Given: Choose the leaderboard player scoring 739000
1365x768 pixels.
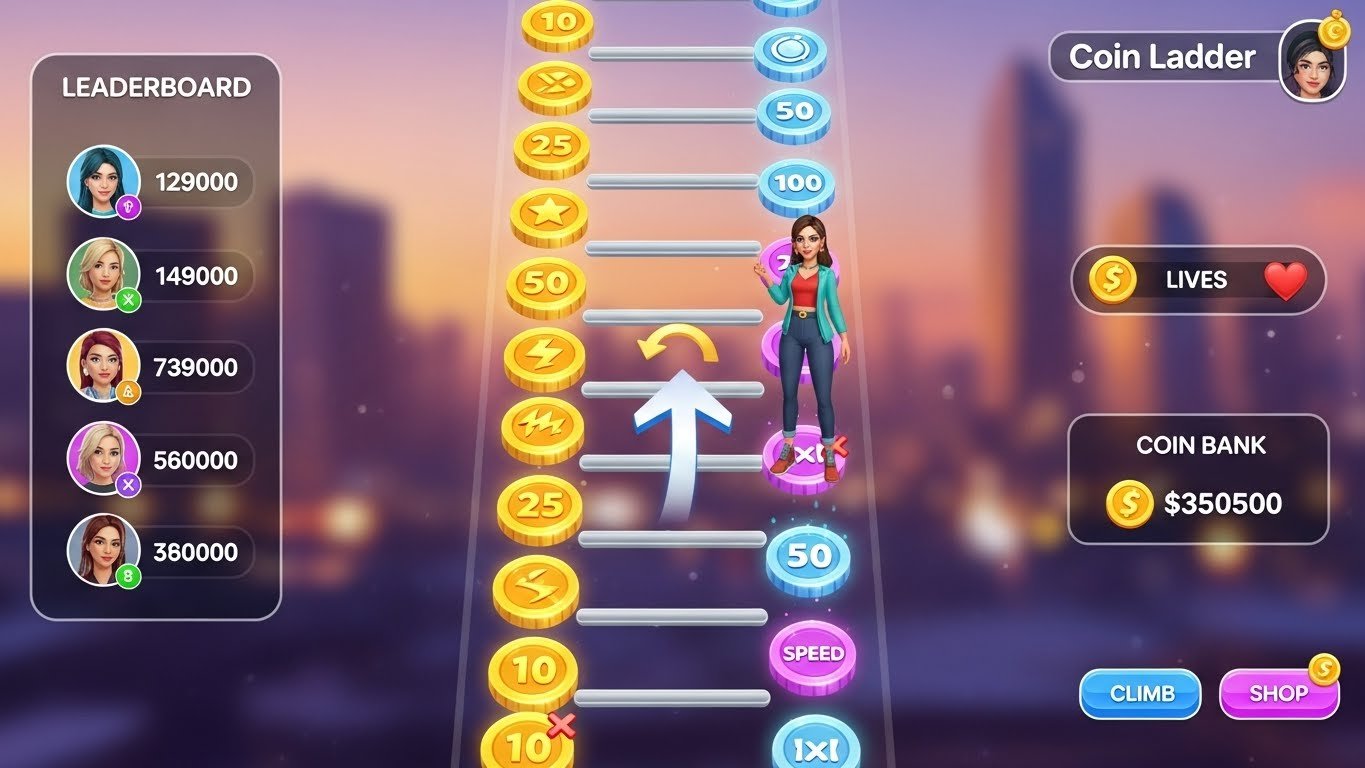Looking at the screenshot, I should (x=160, y=367).
